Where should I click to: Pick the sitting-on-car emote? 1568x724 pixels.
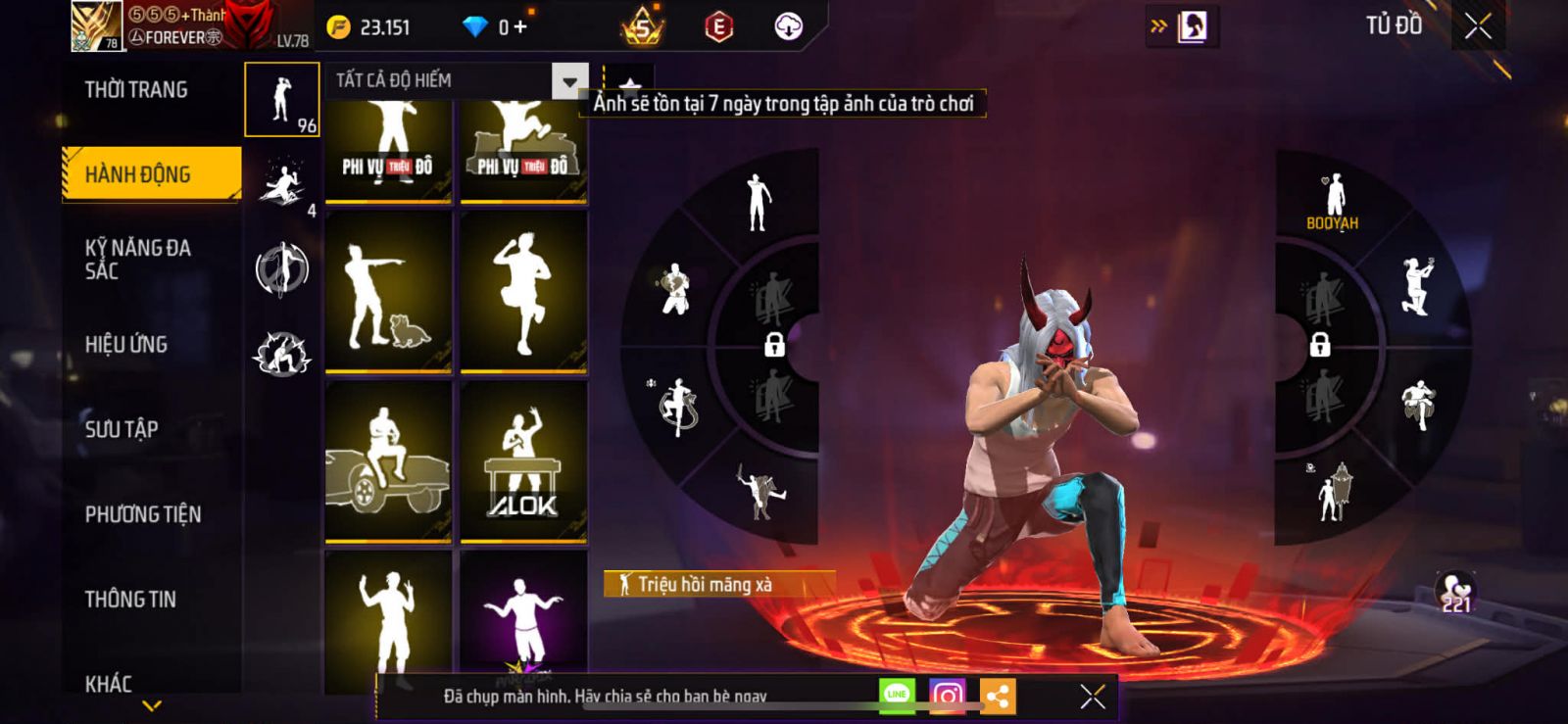pos(388,461)
